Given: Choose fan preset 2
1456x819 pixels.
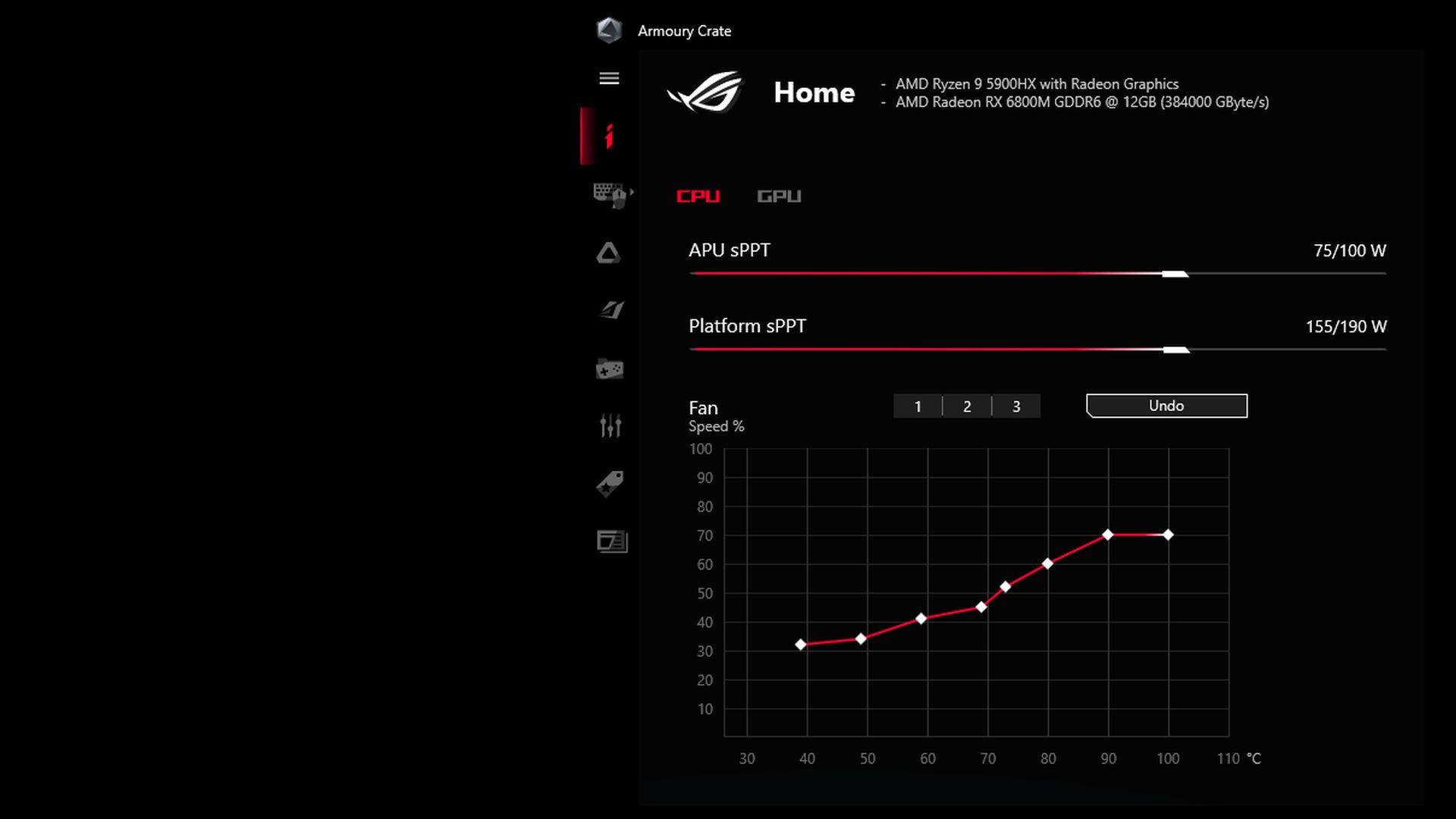Looking at the screenshot, I should click(x=967, y=406).
